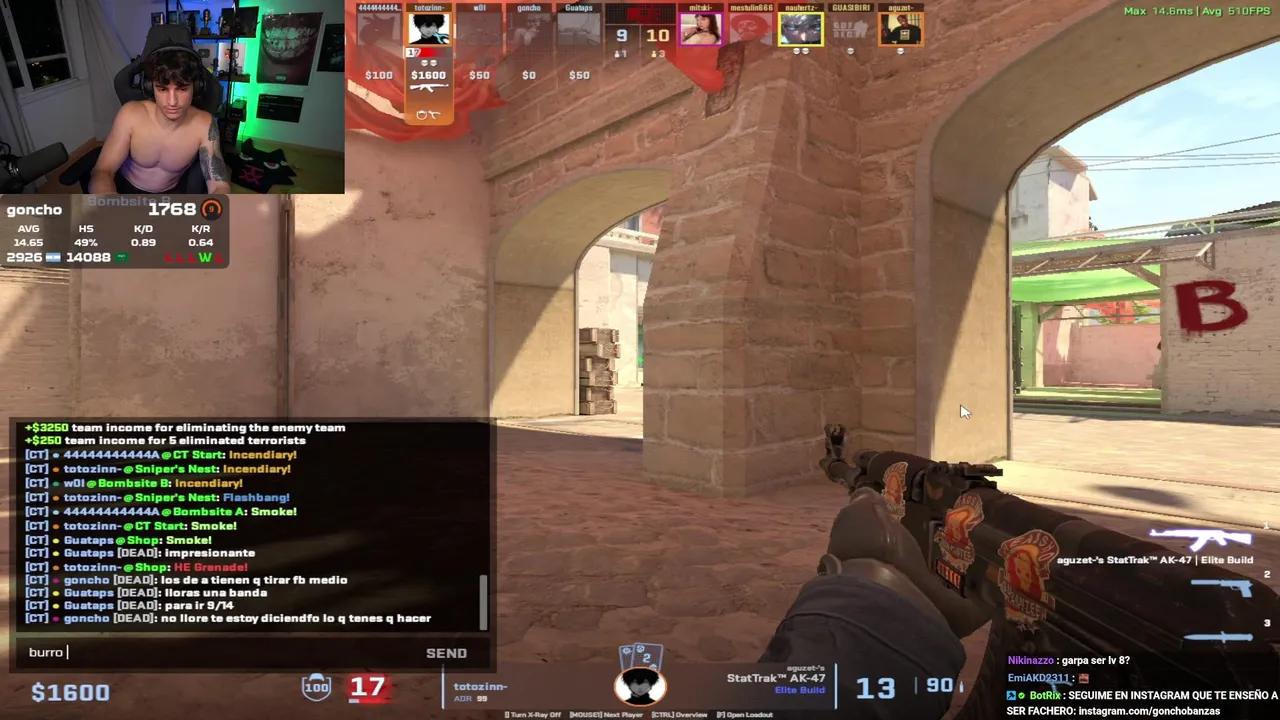Screen dimensions: 1280x720
Task: Click the purple Twitch glitch icon beside BotRix
Action: coord(1011,694)
